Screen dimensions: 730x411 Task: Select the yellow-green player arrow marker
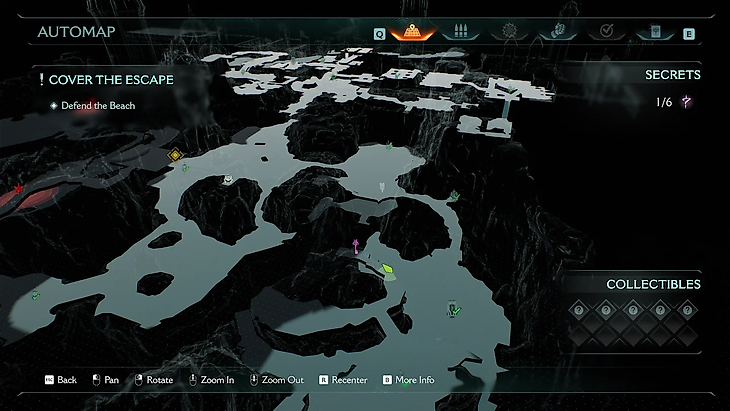(x=387, y=269)
